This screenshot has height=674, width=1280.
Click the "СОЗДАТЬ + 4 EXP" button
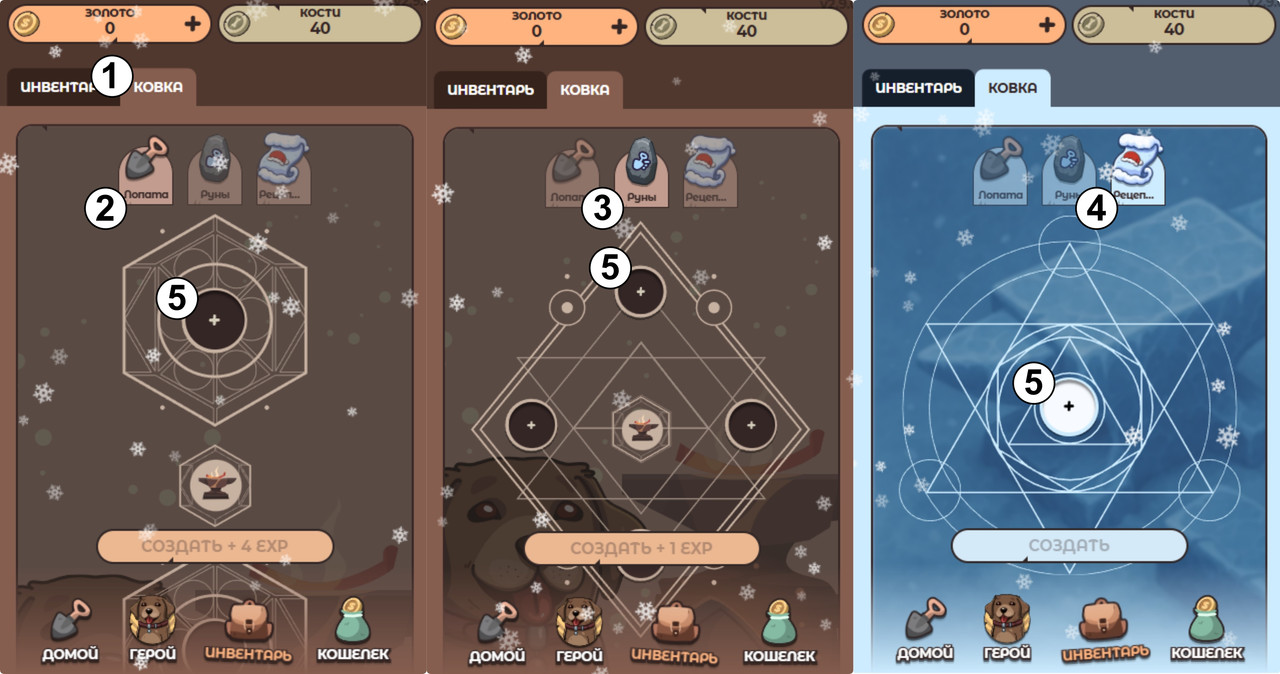coord(214,547)
